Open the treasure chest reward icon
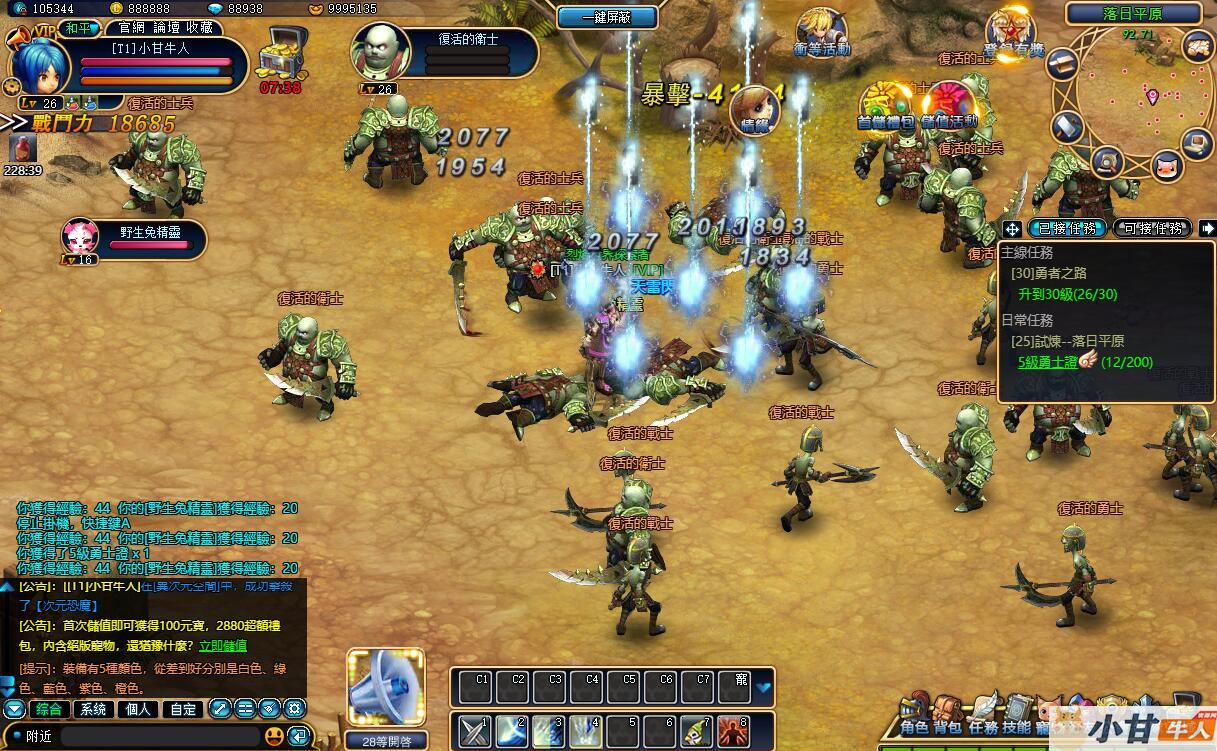This screenshot has width=1217, height=751. (281, 58)
